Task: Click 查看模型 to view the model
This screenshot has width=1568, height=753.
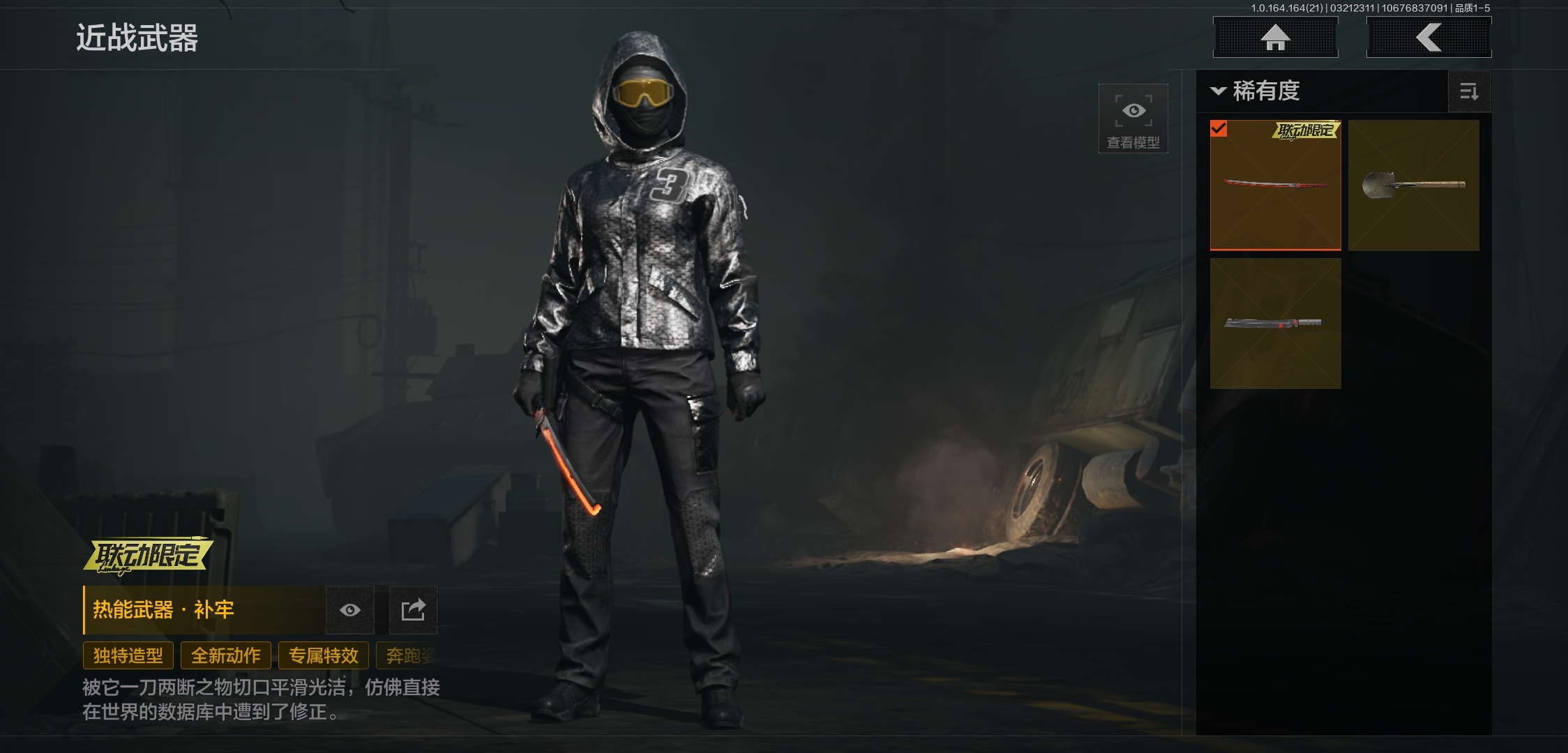Action: tap(1133, 119)
